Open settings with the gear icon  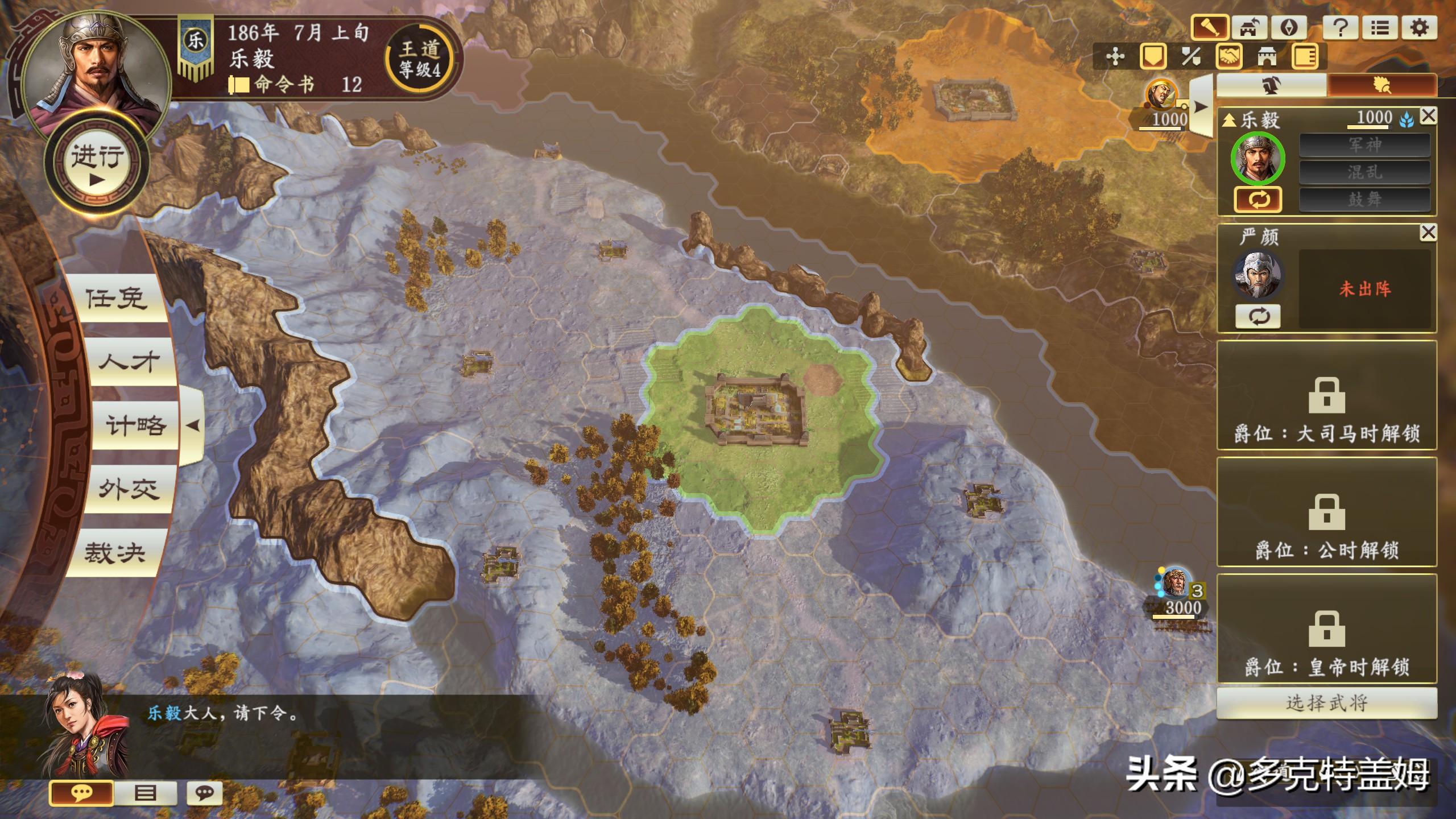[x=1420, y=27]
